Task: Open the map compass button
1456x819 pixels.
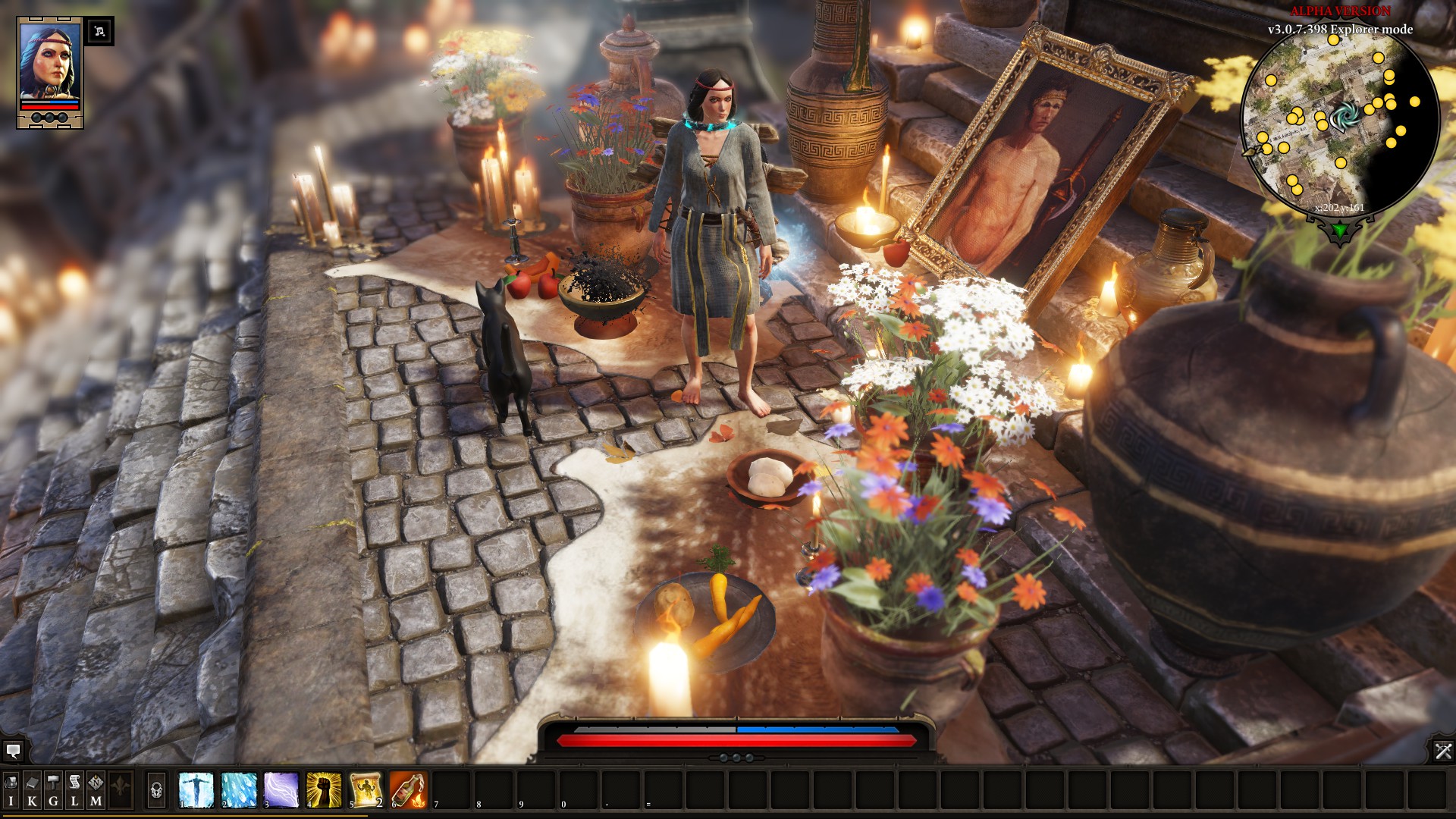Action: click(96, 789)
